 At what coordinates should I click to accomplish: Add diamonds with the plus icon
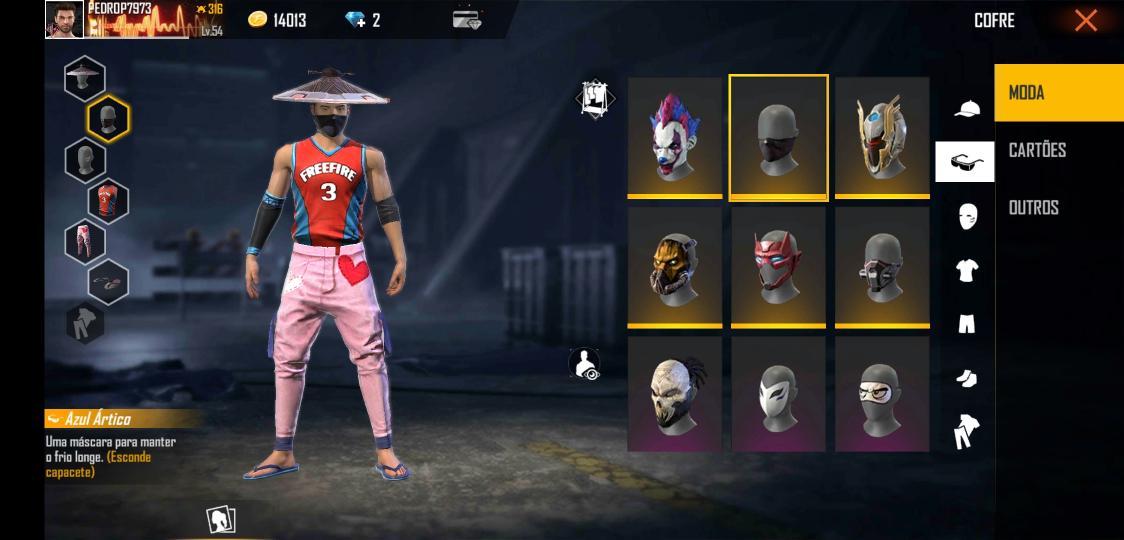(355, 20)
